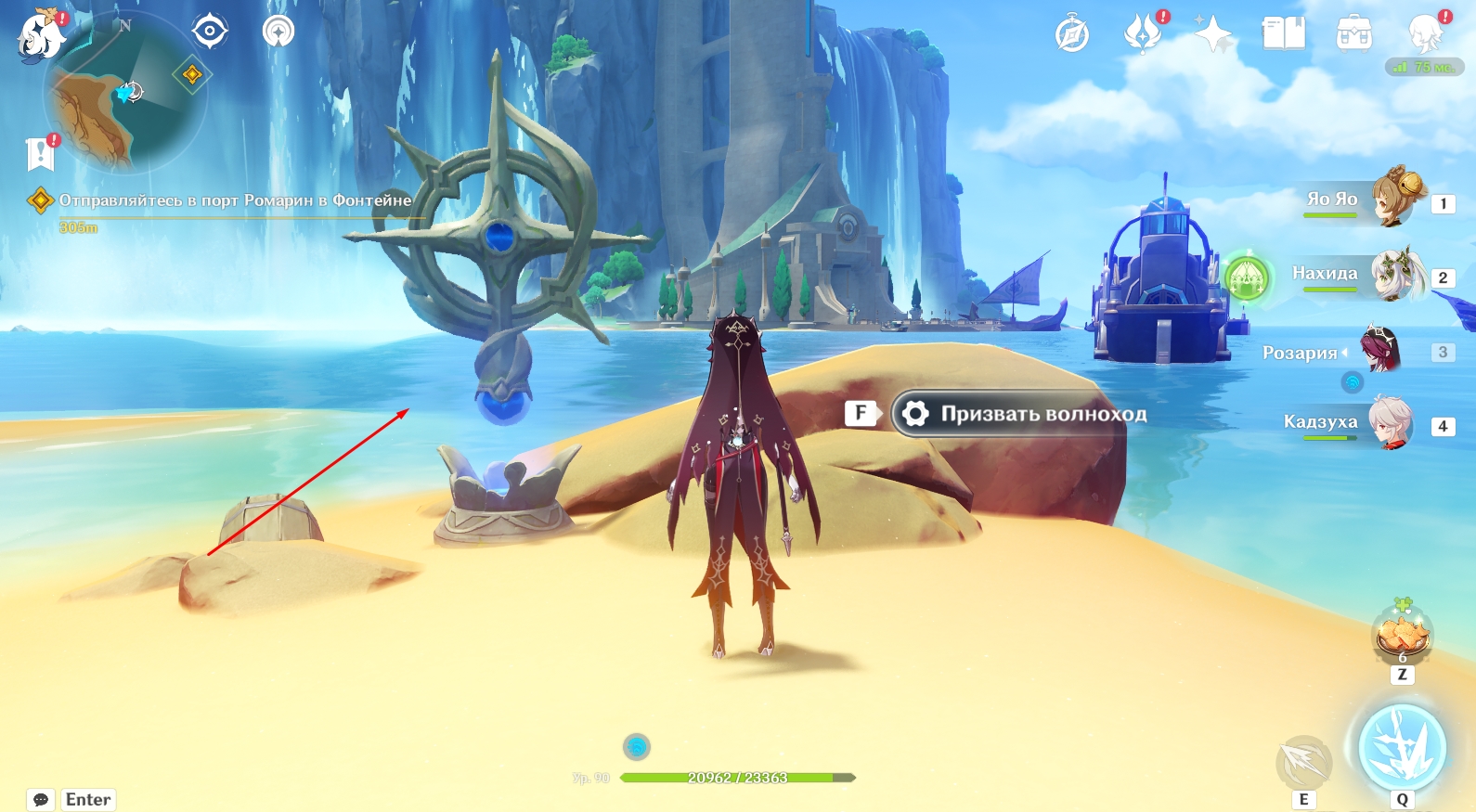Click the quest navigation target icon
Image resolution: width=1476 pixels, height=812 pixels.
point(210,32)
